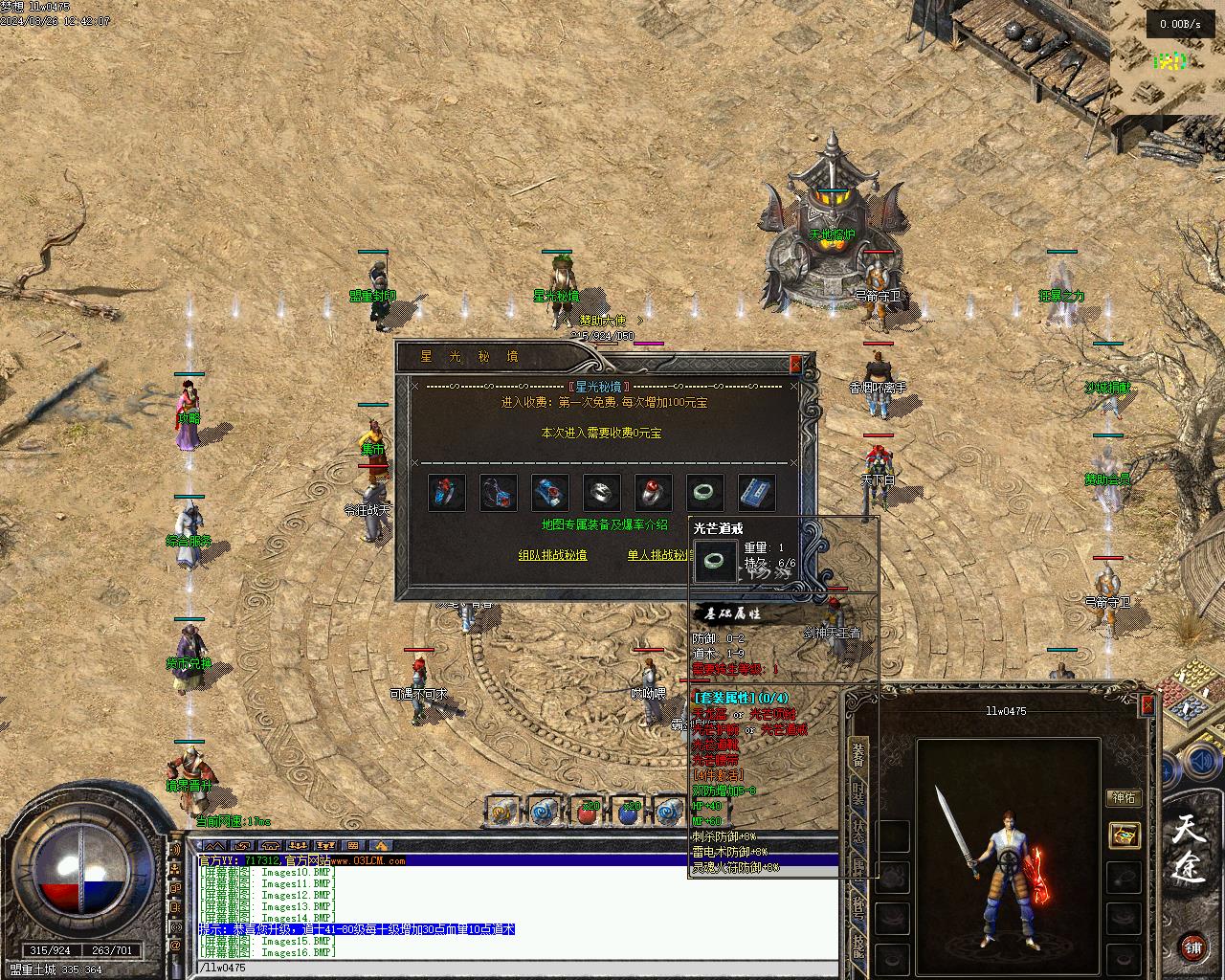Screen dimensions: 1225x980
Task: Switch to the 状态 status tab
Action: [858, 831]
